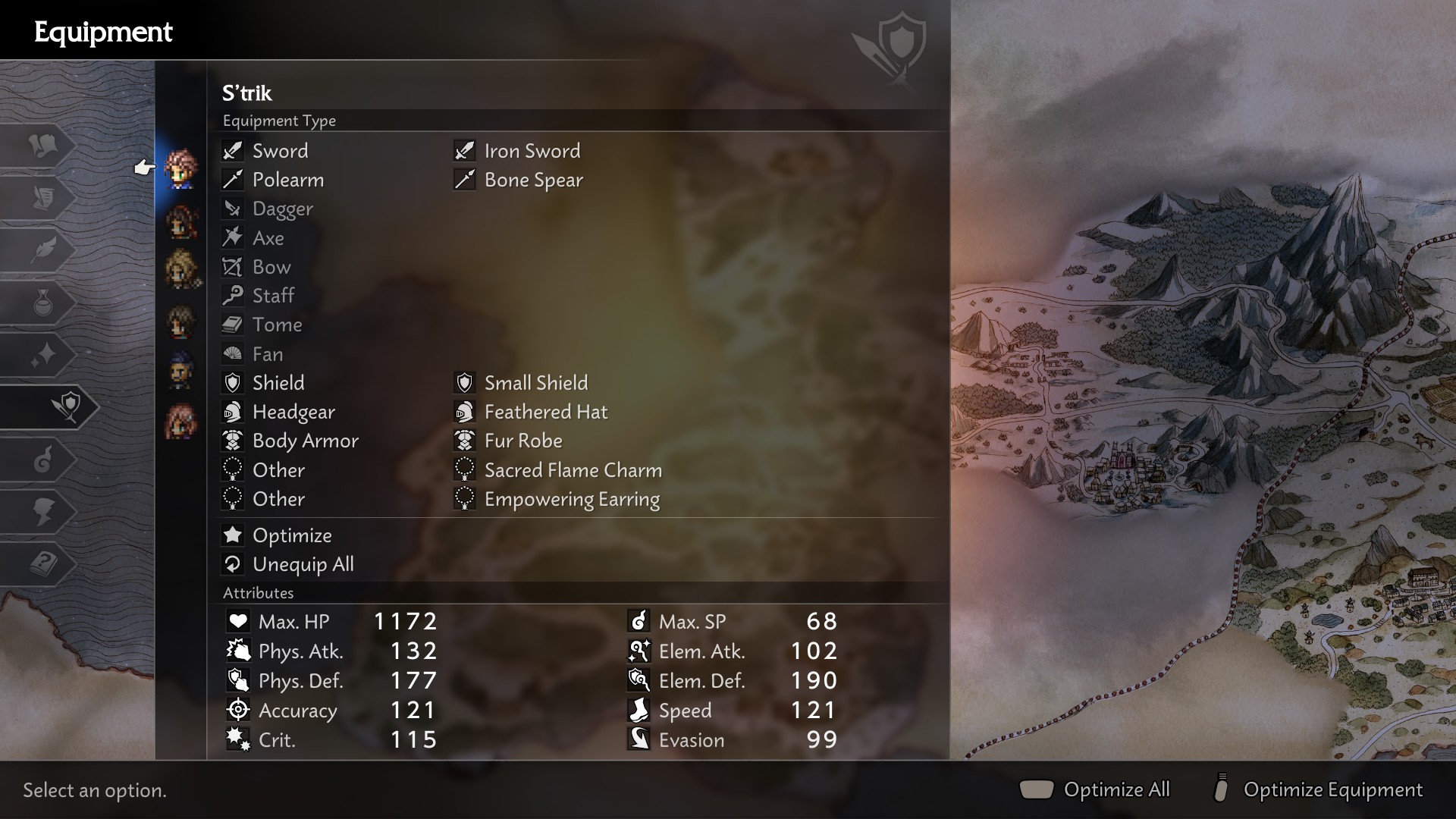Select S'trik's highlighted character portrait
Image resolution: width=1456 pixels, height=819 pixels.
pyautogui.click(x=180, y=168)
